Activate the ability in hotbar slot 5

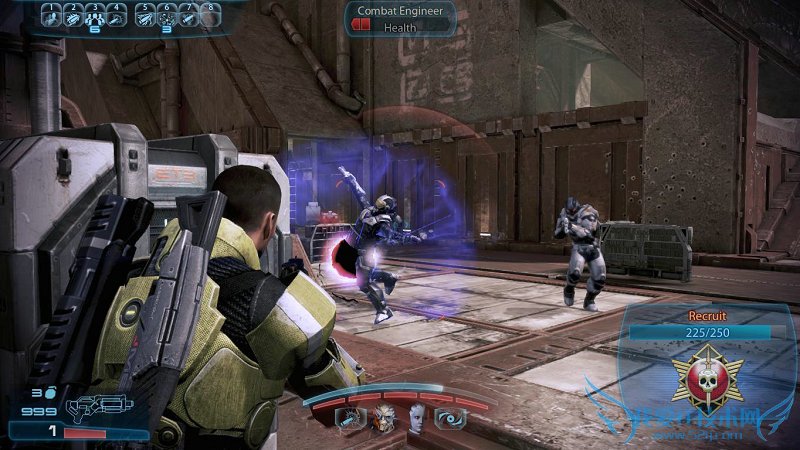pos(145,16)
